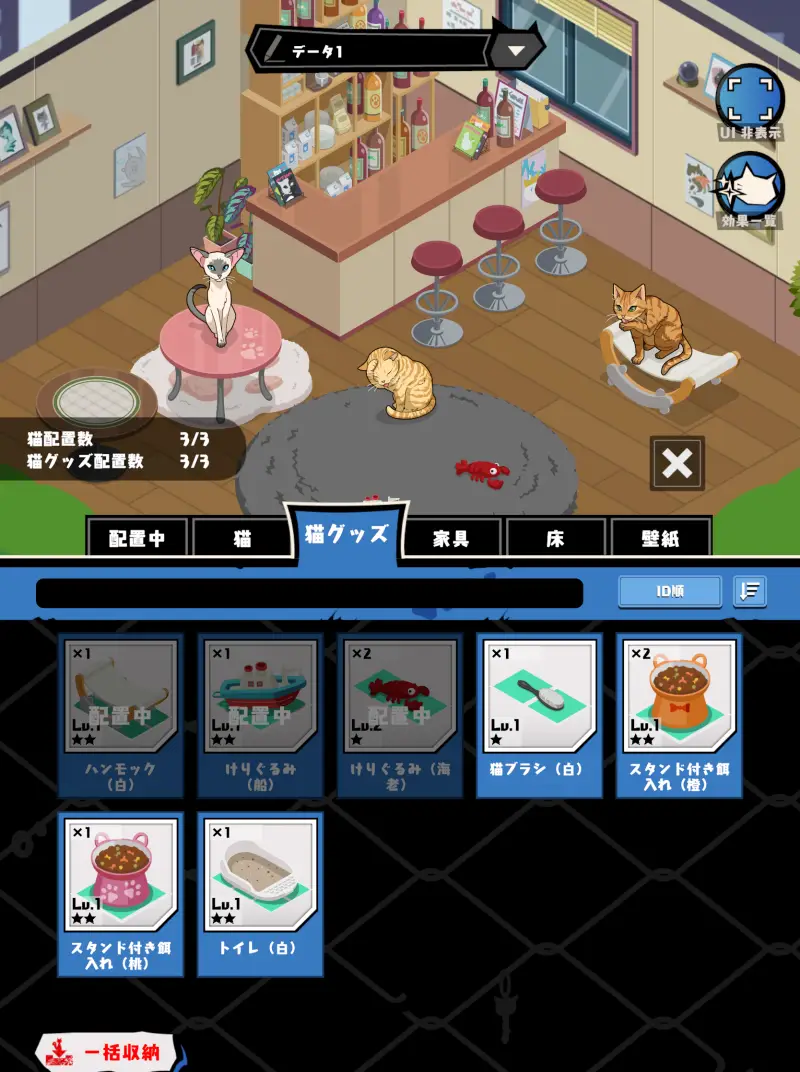The height and width of the screenshot is (1072, 800).
Task: Open the データ1 layout dropdown
Action: 516,51
